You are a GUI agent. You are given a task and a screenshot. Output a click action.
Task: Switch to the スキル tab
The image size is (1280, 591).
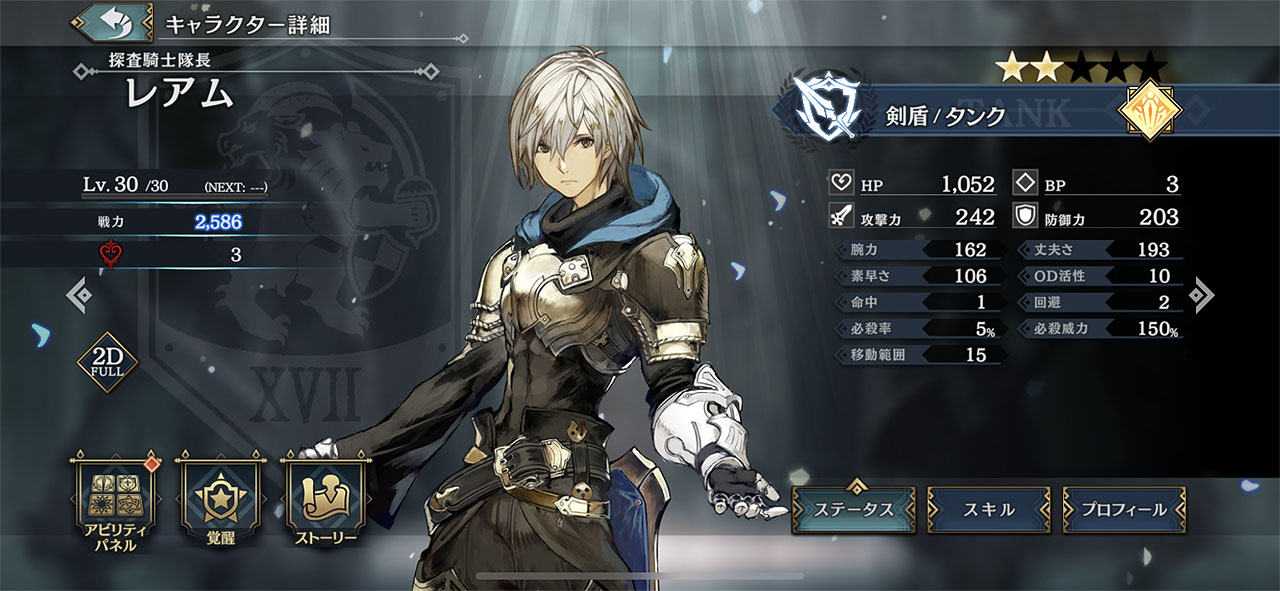tap(988, 509)
